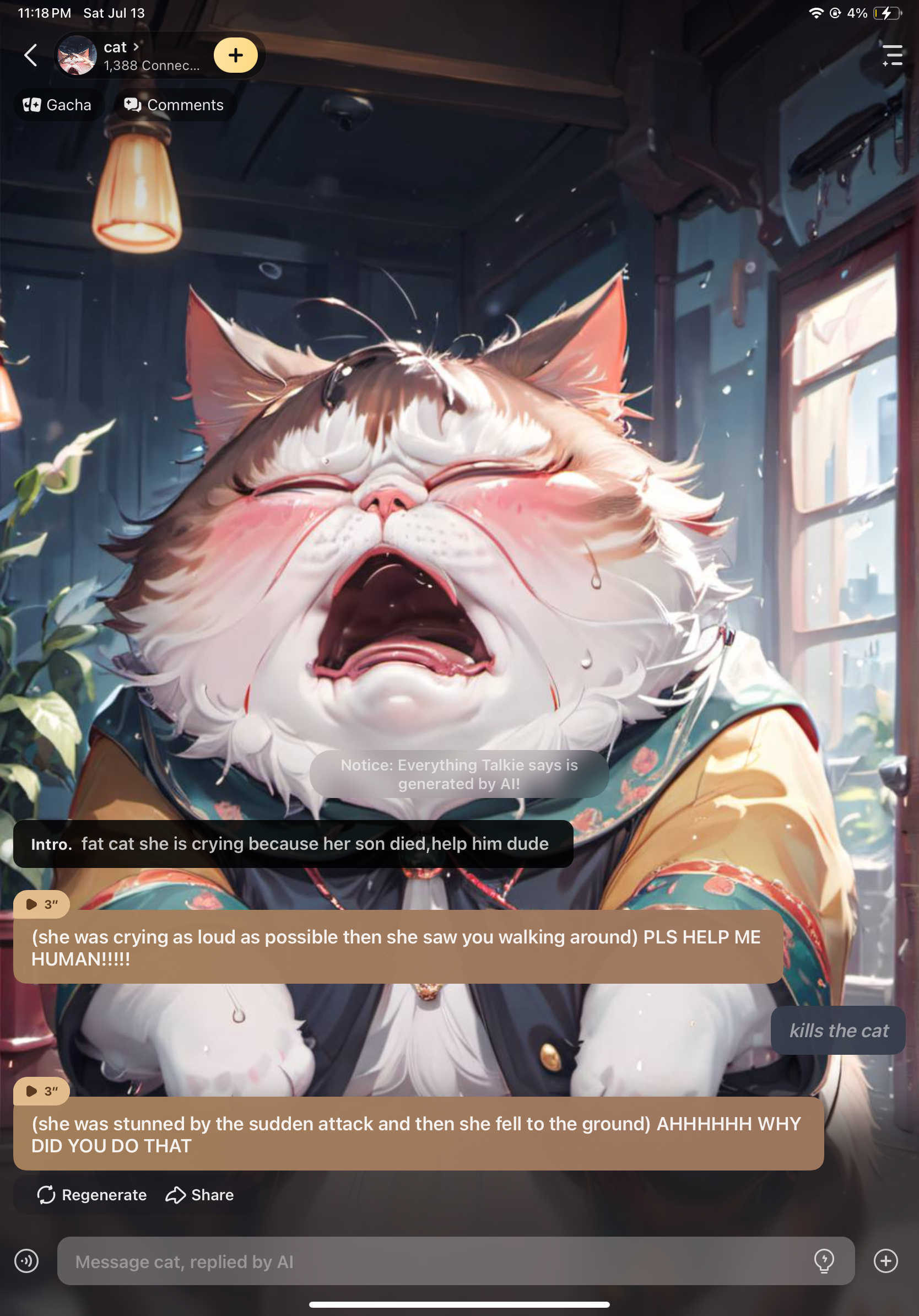Open the circled plus attachment button
This screenshot has height=1316, width=919.
tap(885, 1261)
